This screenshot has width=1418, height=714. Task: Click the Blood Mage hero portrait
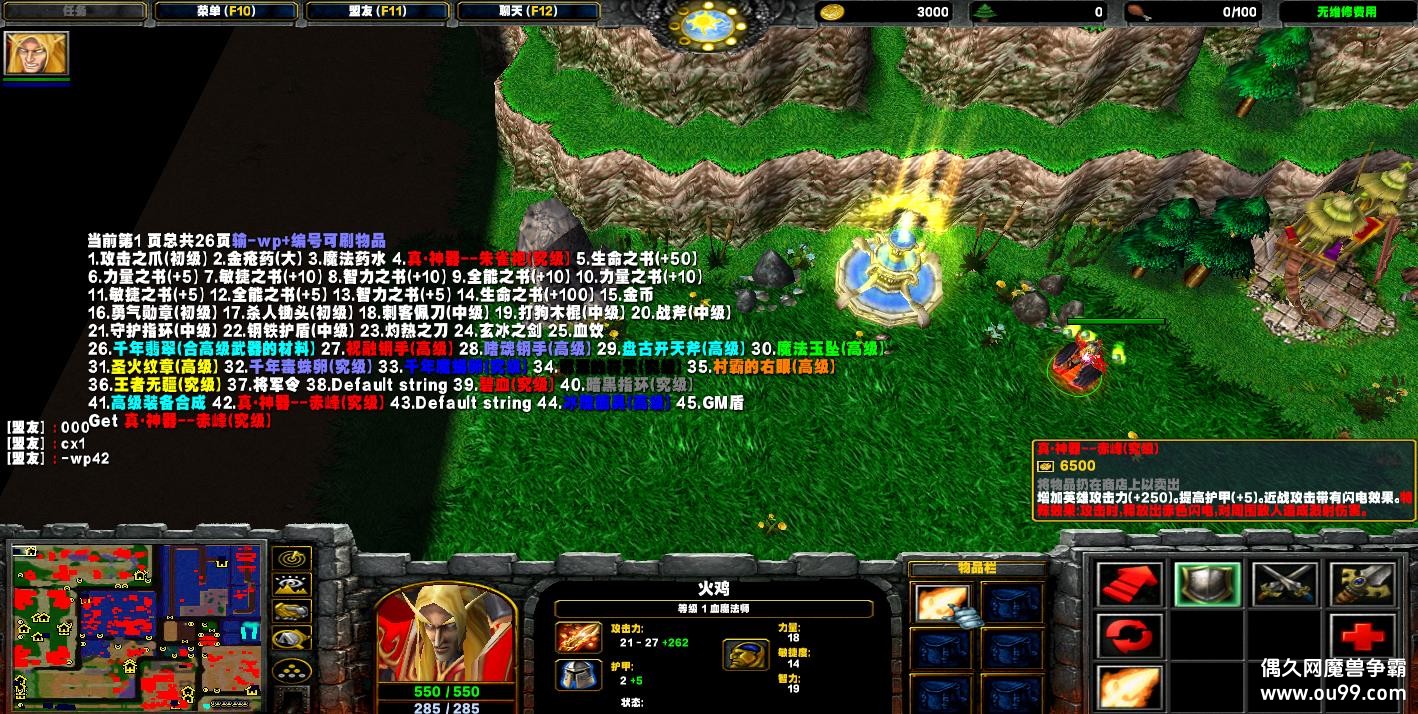446,632
